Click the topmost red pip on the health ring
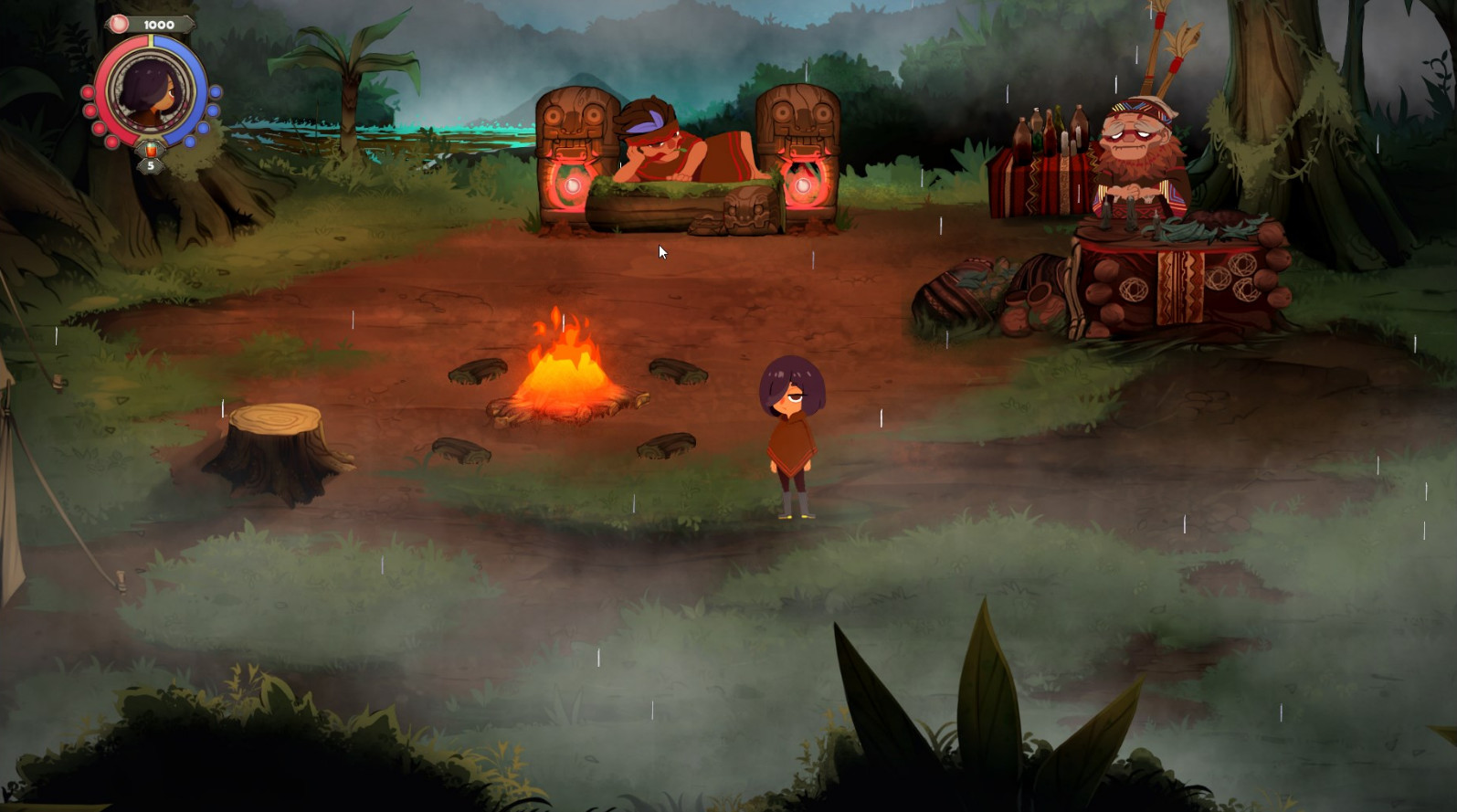The image size is (1457, 812). [88, 92]
